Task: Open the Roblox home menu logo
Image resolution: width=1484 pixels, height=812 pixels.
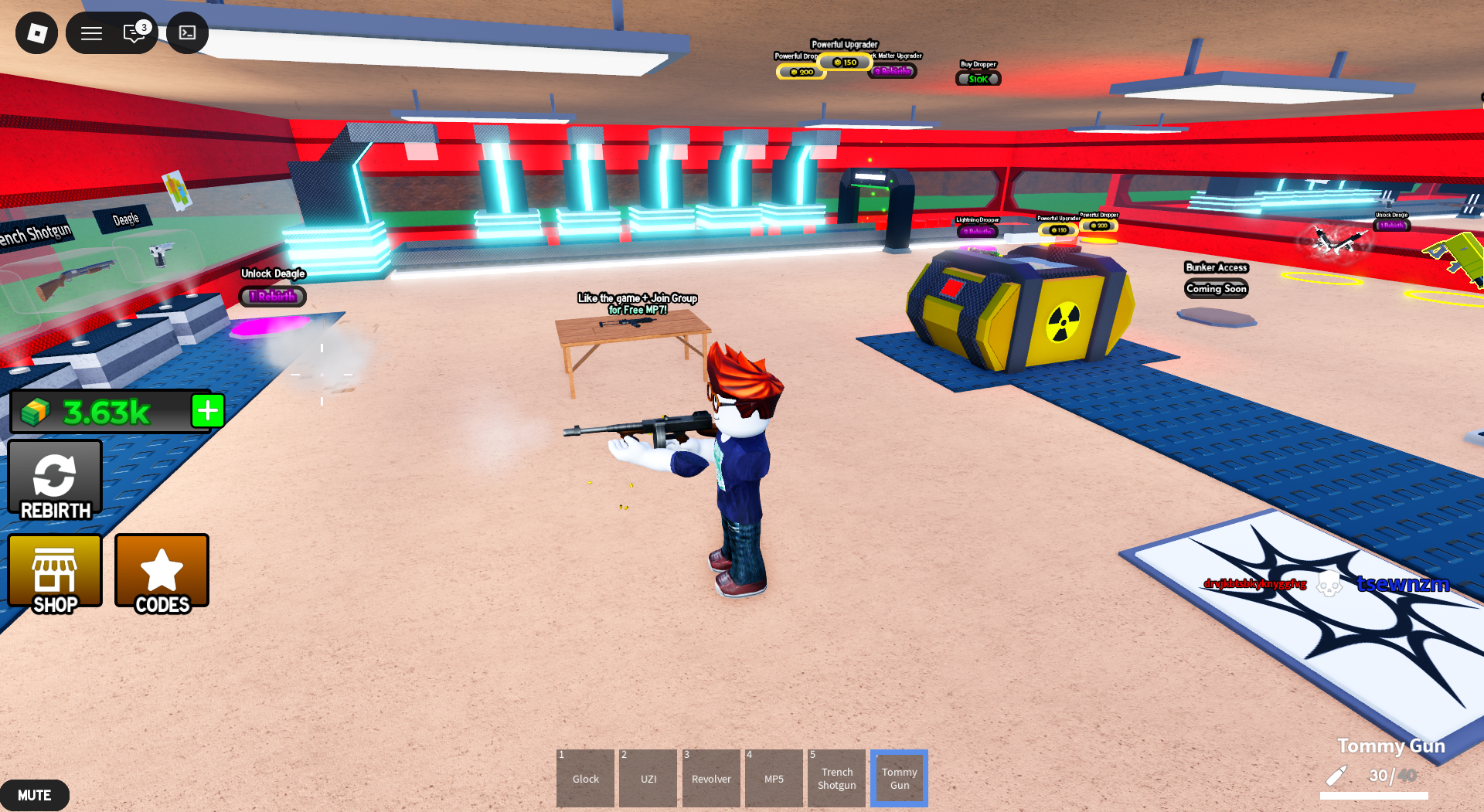Action: pyautogui.click(x=36, y=33)
